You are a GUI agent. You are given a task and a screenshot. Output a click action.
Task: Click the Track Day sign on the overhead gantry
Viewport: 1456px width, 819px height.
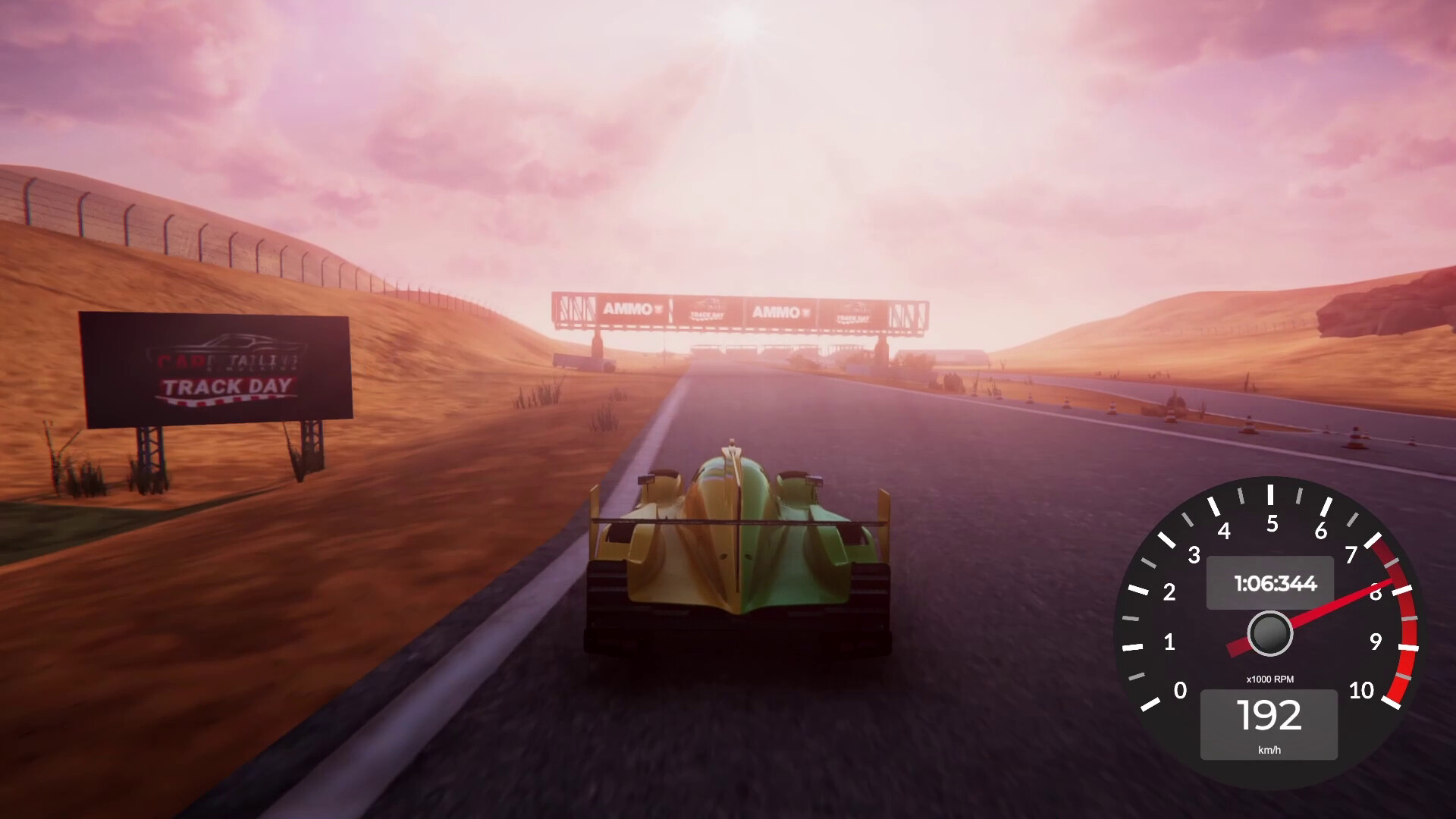(708, 309)
